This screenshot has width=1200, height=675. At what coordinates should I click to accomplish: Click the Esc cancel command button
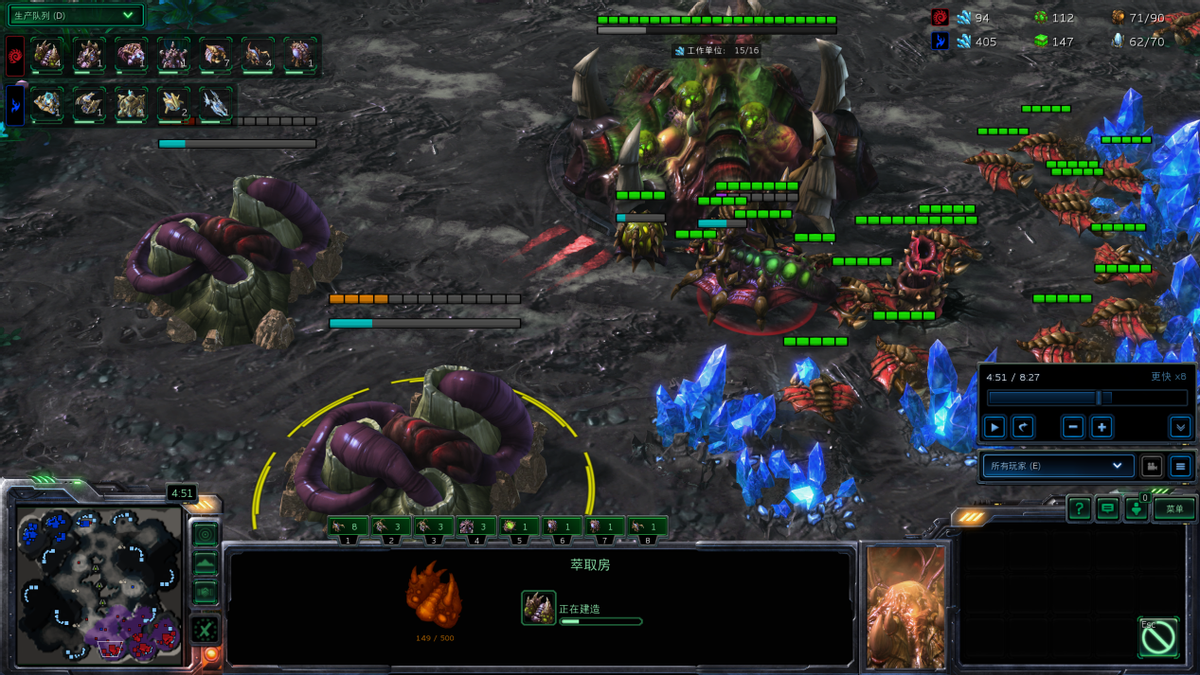(1158, 637)
